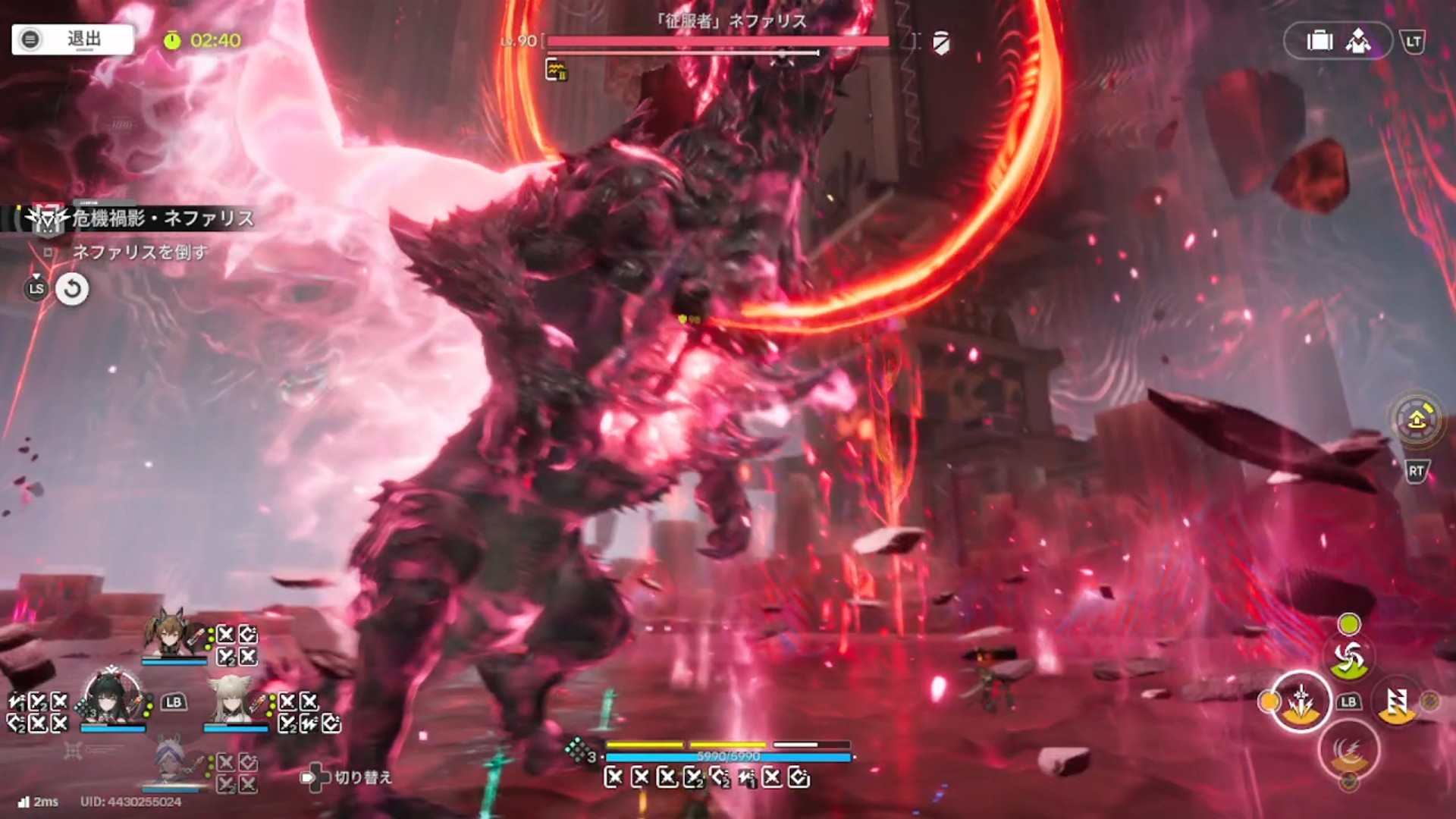Open the briefcase inventory icon

1319,41
